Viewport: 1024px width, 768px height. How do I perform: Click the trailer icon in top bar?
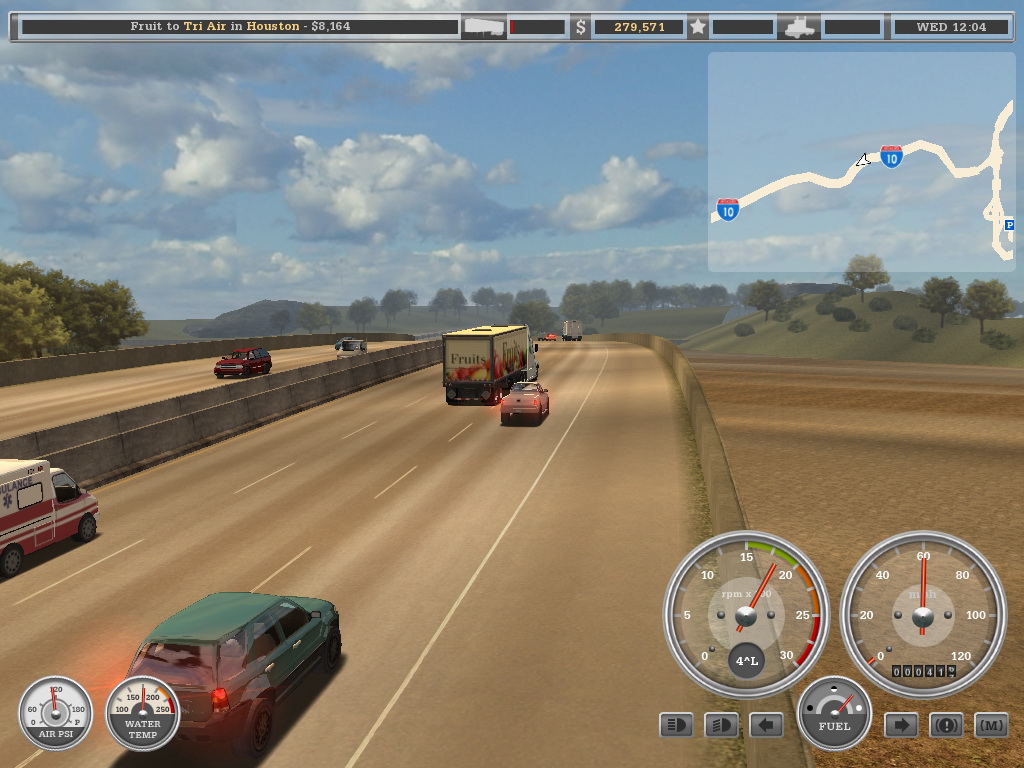[x=483, y=27]
